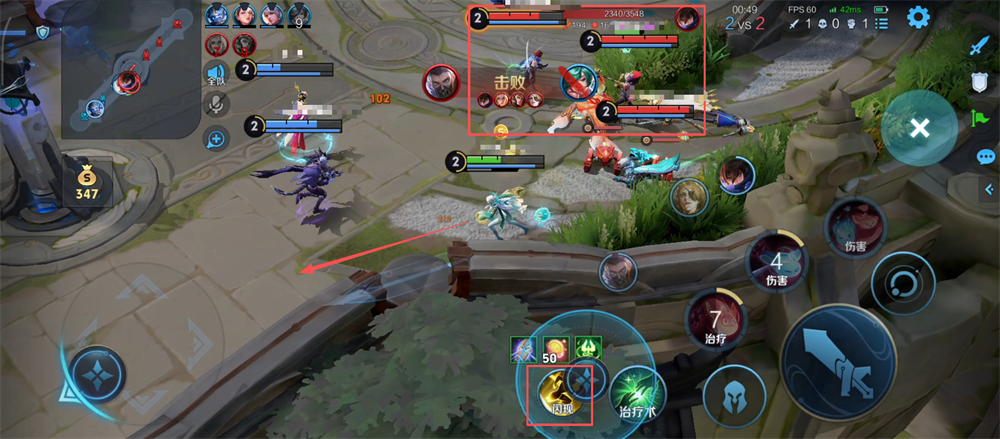The image size is (1000, 439).
Task: Tap the large sword basic attack button
Action: pos(838,362)
